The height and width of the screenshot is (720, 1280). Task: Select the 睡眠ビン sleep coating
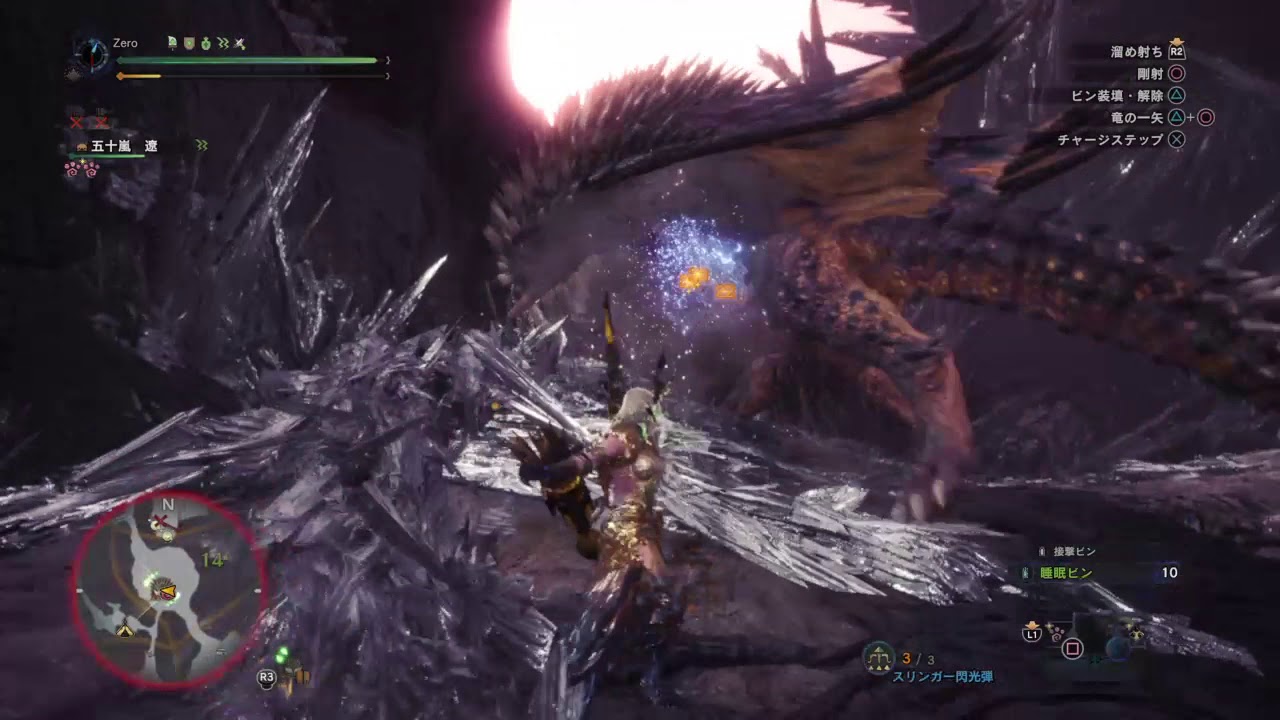click(x=1064, y=573)
